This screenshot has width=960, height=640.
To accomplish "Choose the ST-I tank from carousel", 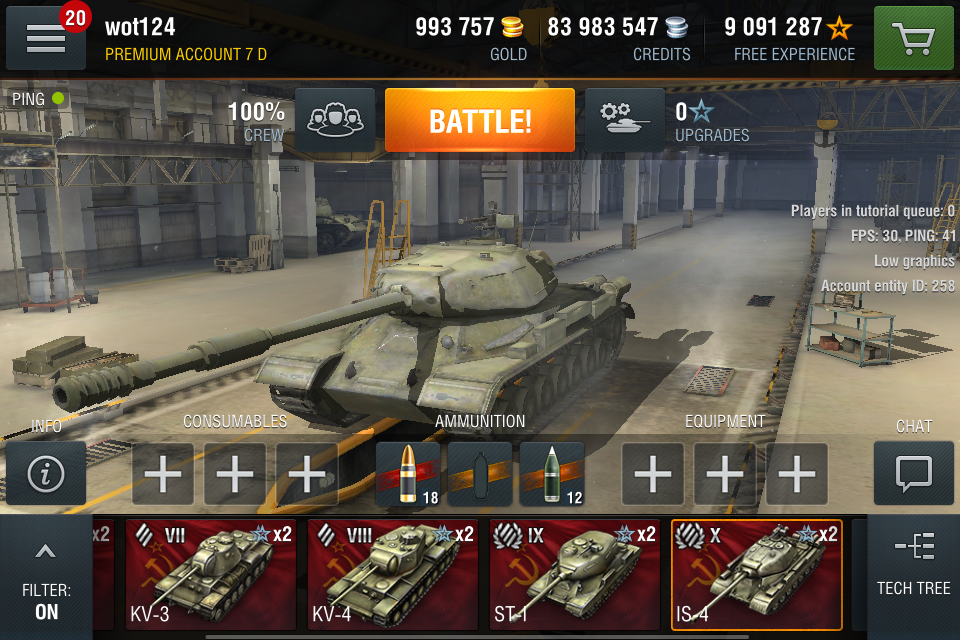I will [x=575, y=575].
